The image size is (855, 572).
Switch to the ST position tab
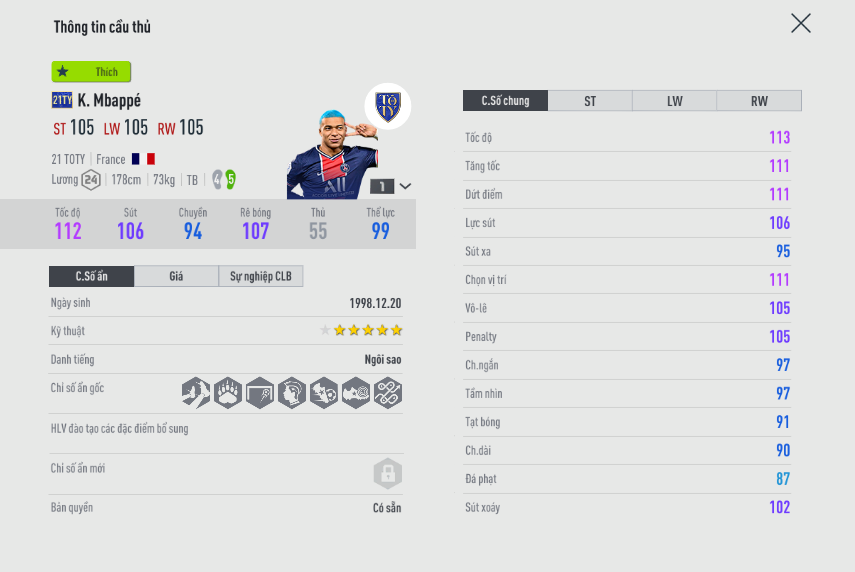tap(590, 101)
